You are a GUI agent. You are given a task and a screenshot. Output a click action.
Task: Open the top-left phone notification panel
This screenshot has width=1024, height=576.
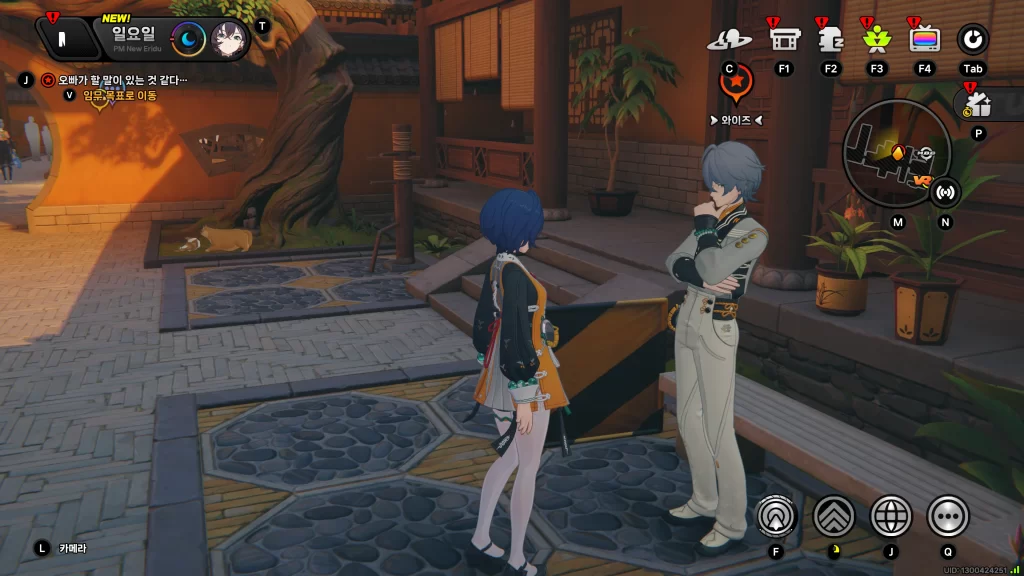(x=62, y=38)
